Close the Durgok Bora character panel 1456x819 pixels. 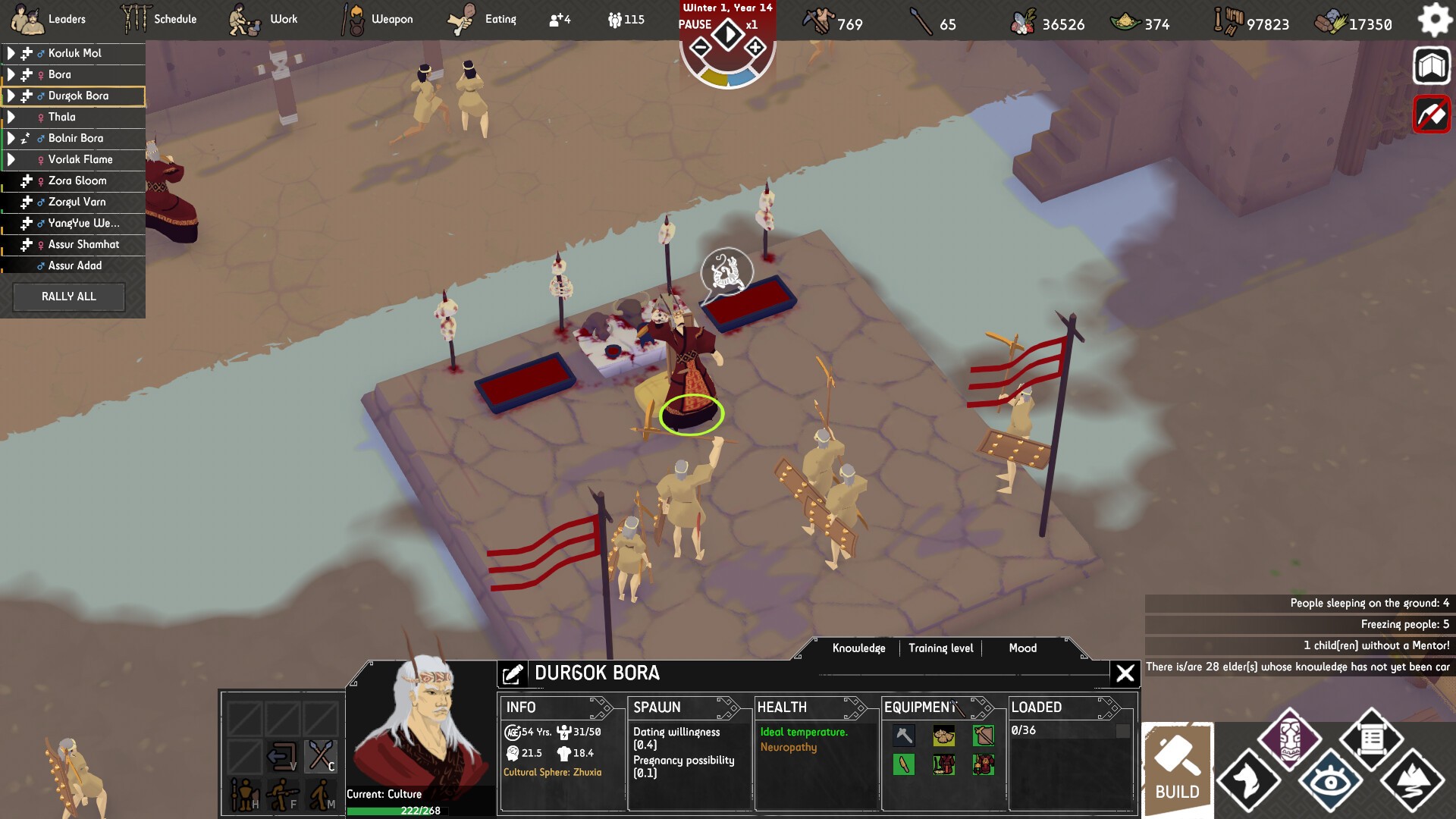click(x=1125, y=673)
